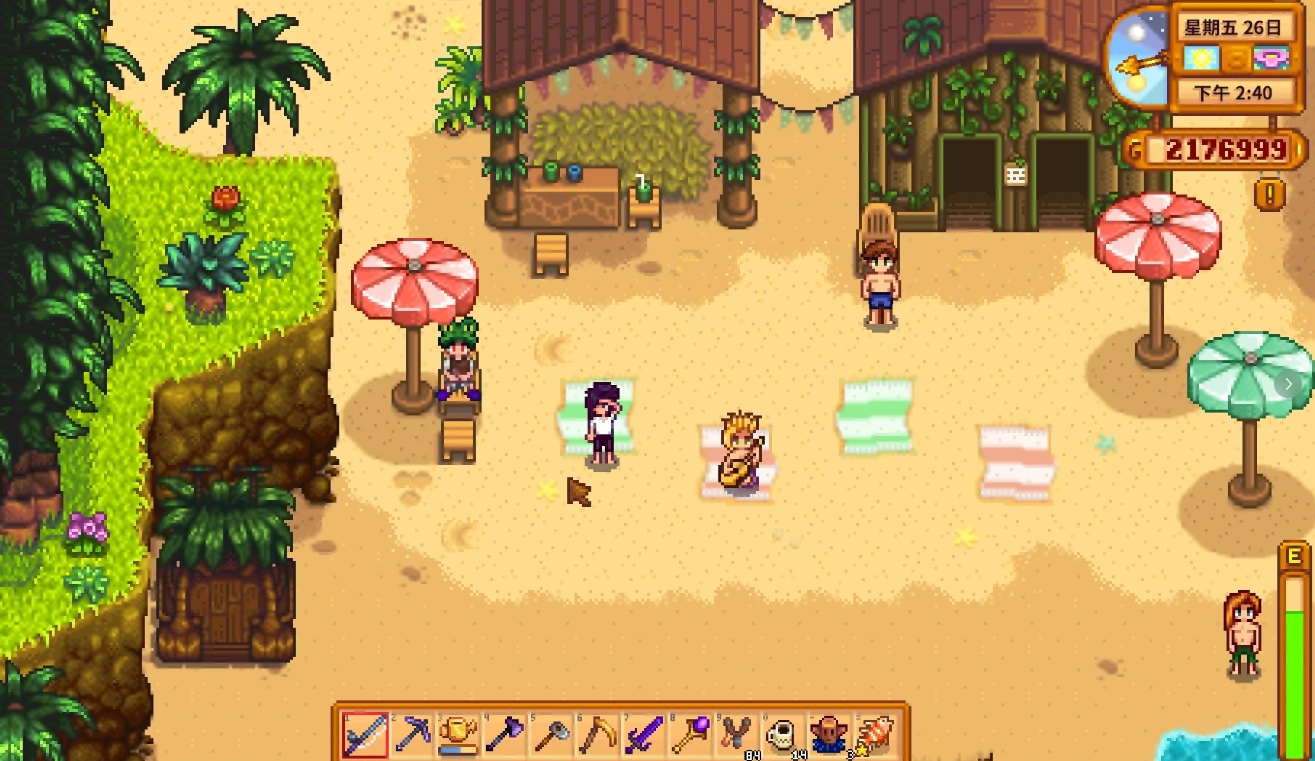
Task: Choose the golden watering can slot
Action: pos(459,735)
